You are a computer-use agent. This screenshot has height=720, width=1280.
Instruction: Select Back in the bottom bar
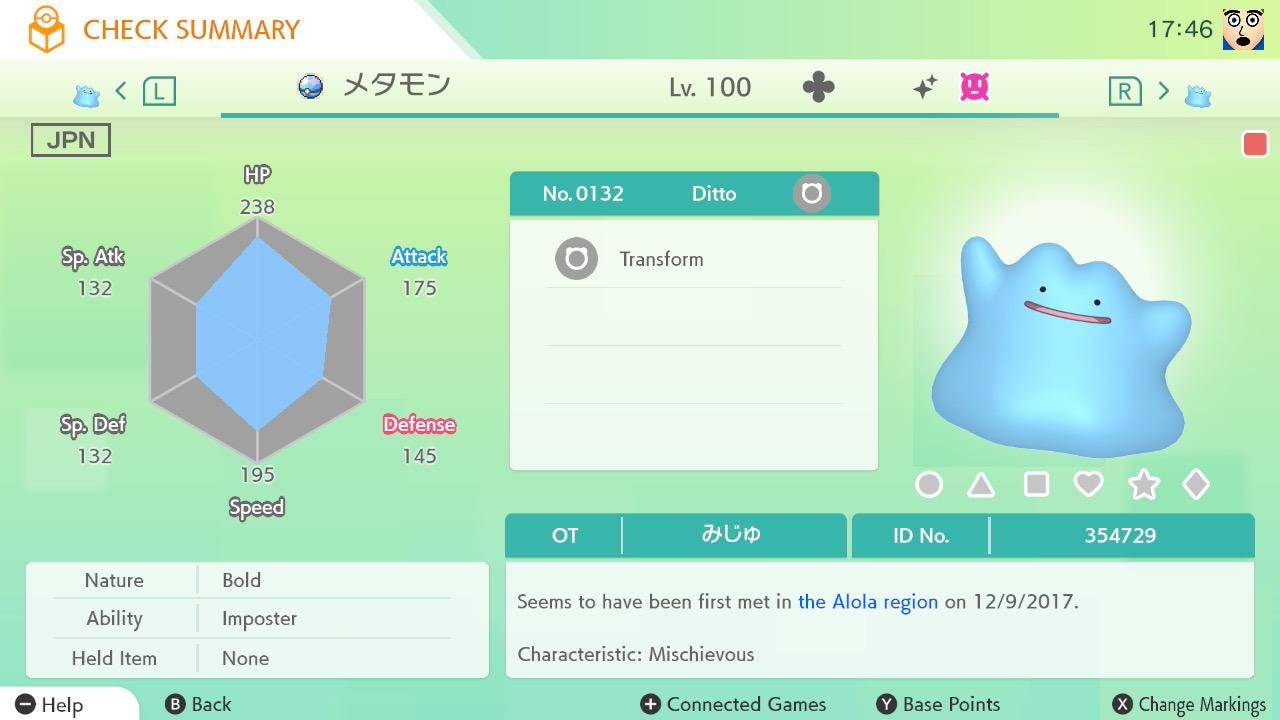198,704
